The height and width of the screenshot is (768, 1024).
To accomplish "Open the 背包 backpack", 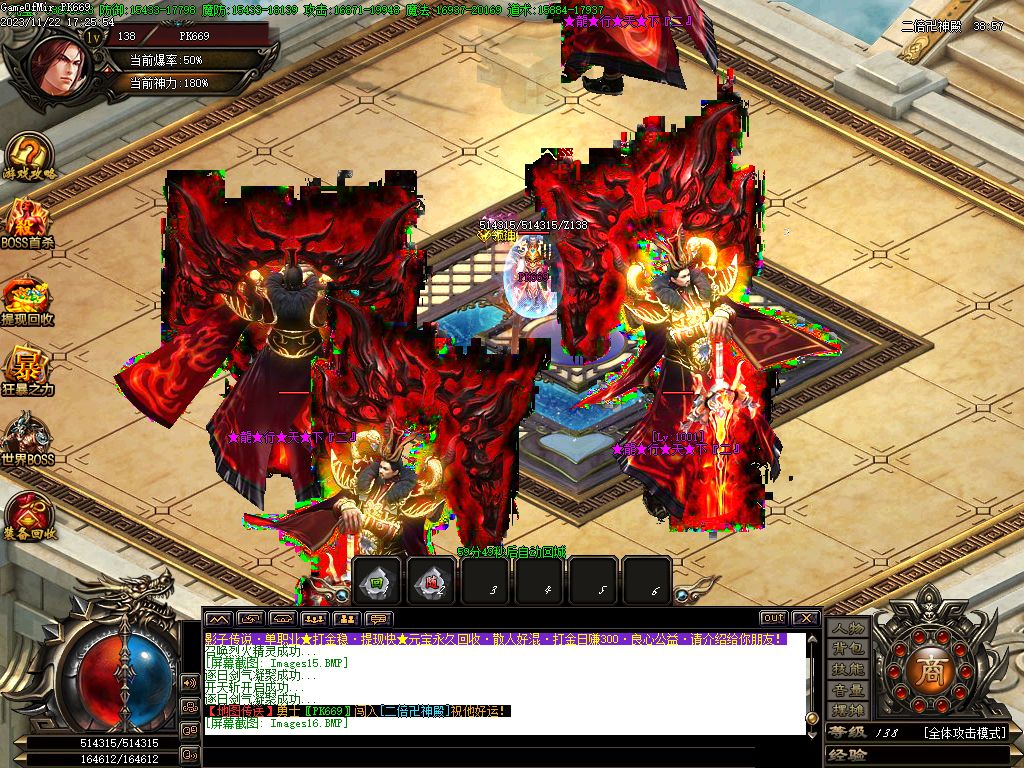I will point(848,649).
